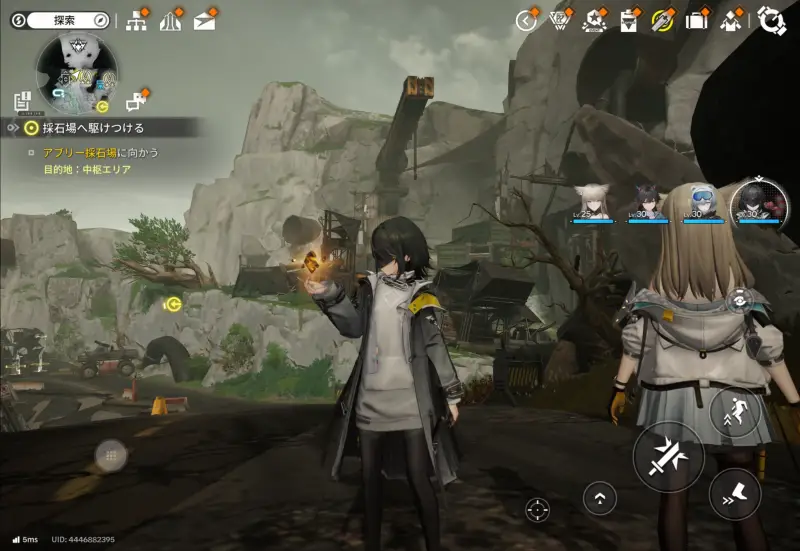
Task: Open the clipboard mission icon
Action: [x=628, y=20]
